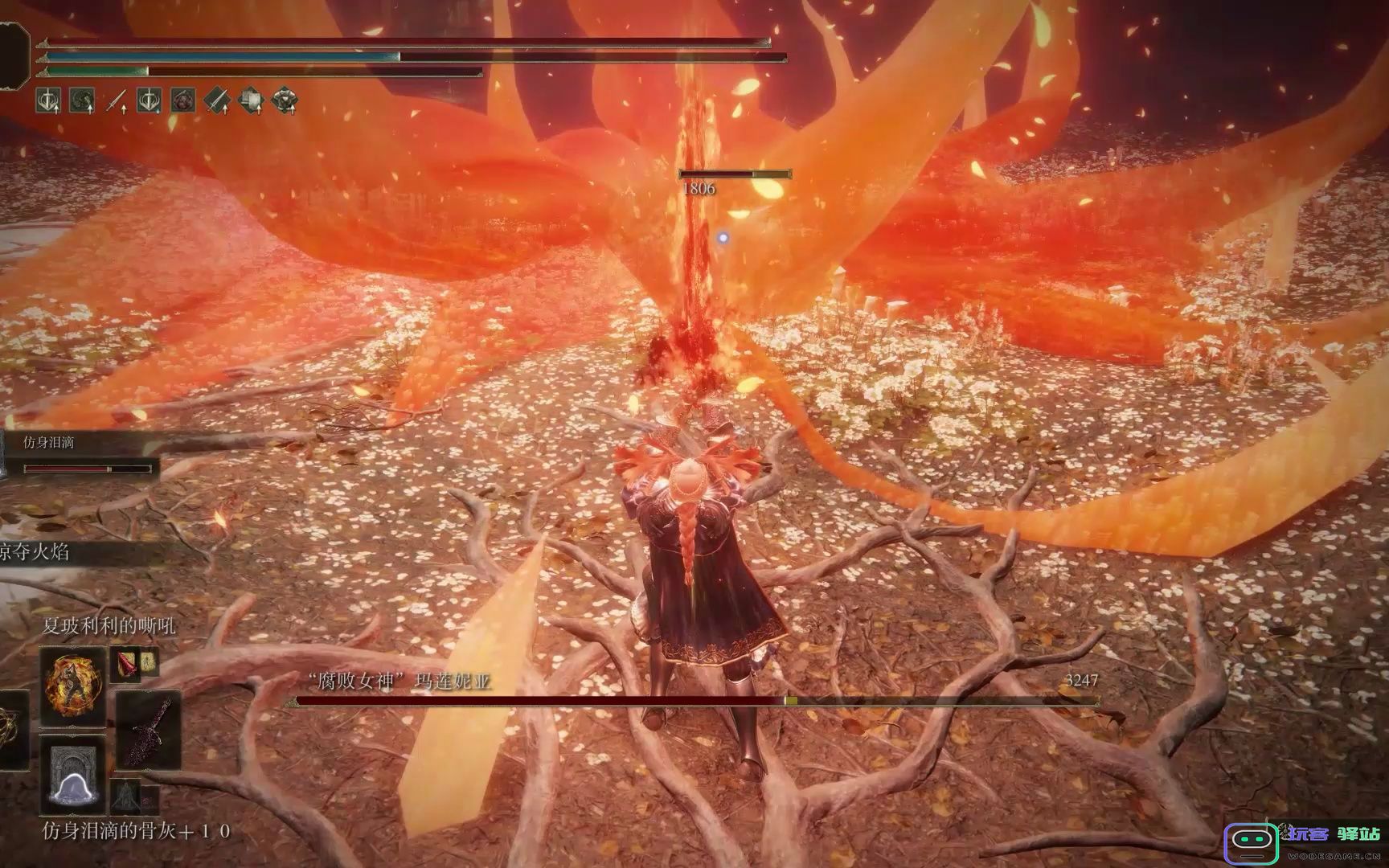Click the chest armor buff icon
This screenshot has width=1389, height=868.
pos(285,101)
